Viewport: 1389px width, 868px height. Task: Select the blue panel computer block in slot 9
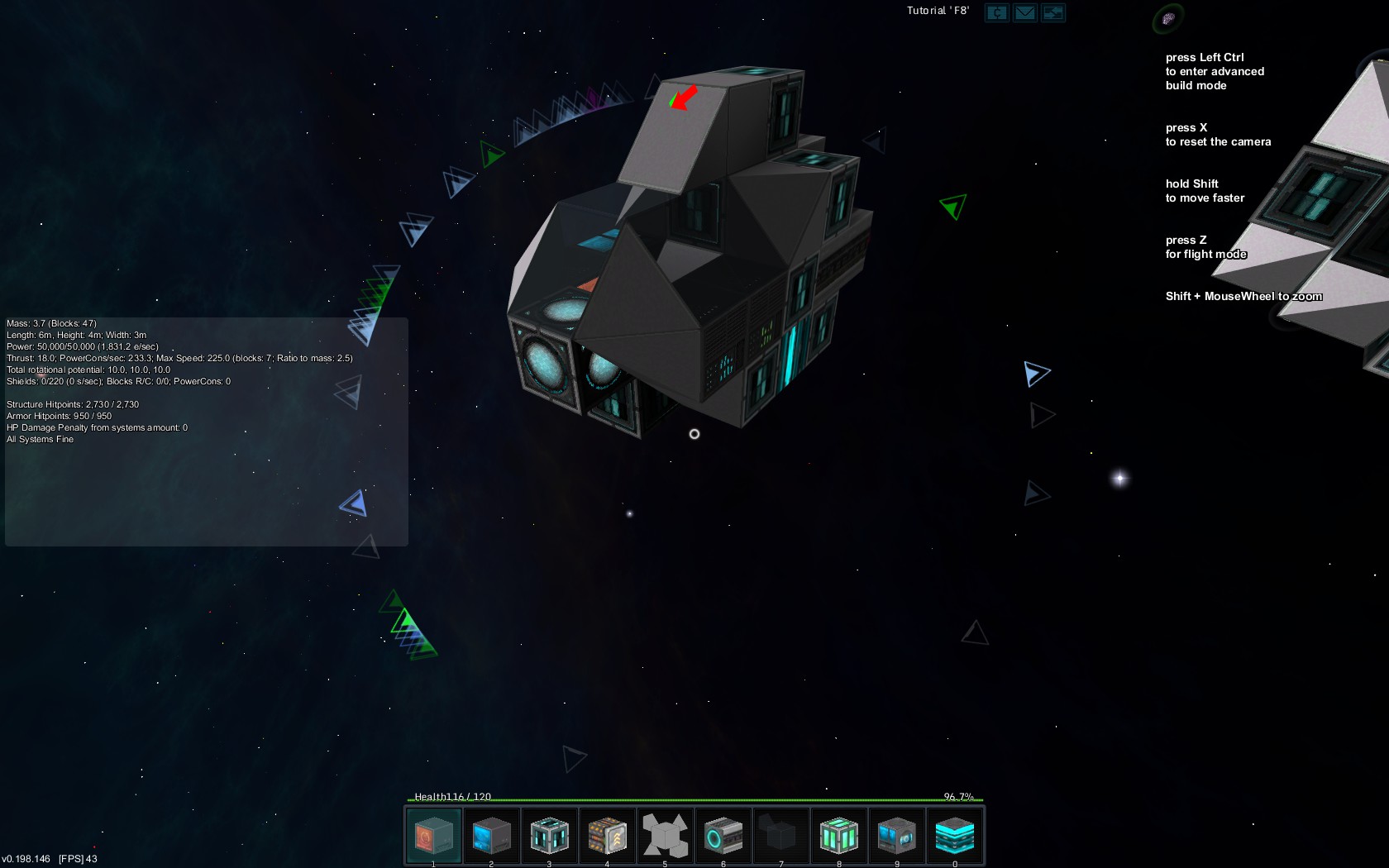897,836
